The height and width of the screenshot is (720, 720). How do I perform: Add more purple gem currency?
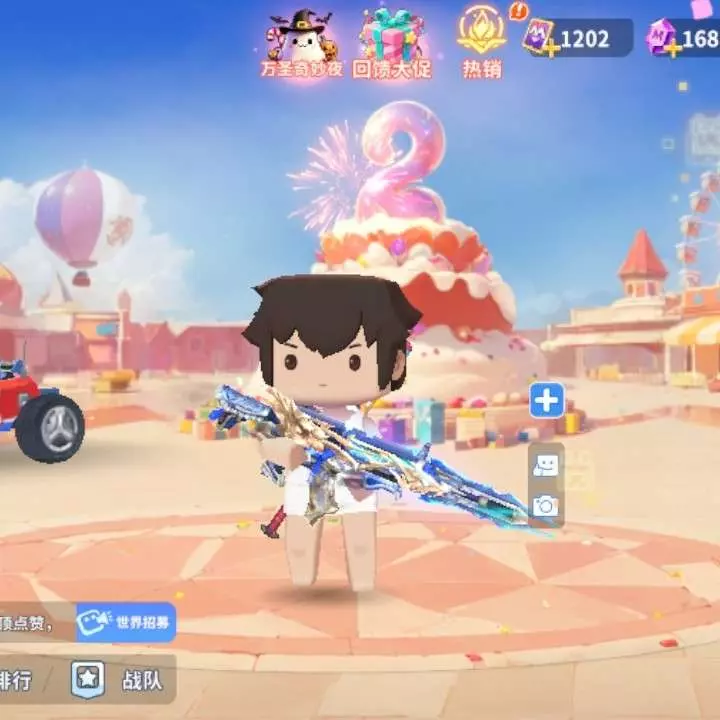[x=673, y=47]
